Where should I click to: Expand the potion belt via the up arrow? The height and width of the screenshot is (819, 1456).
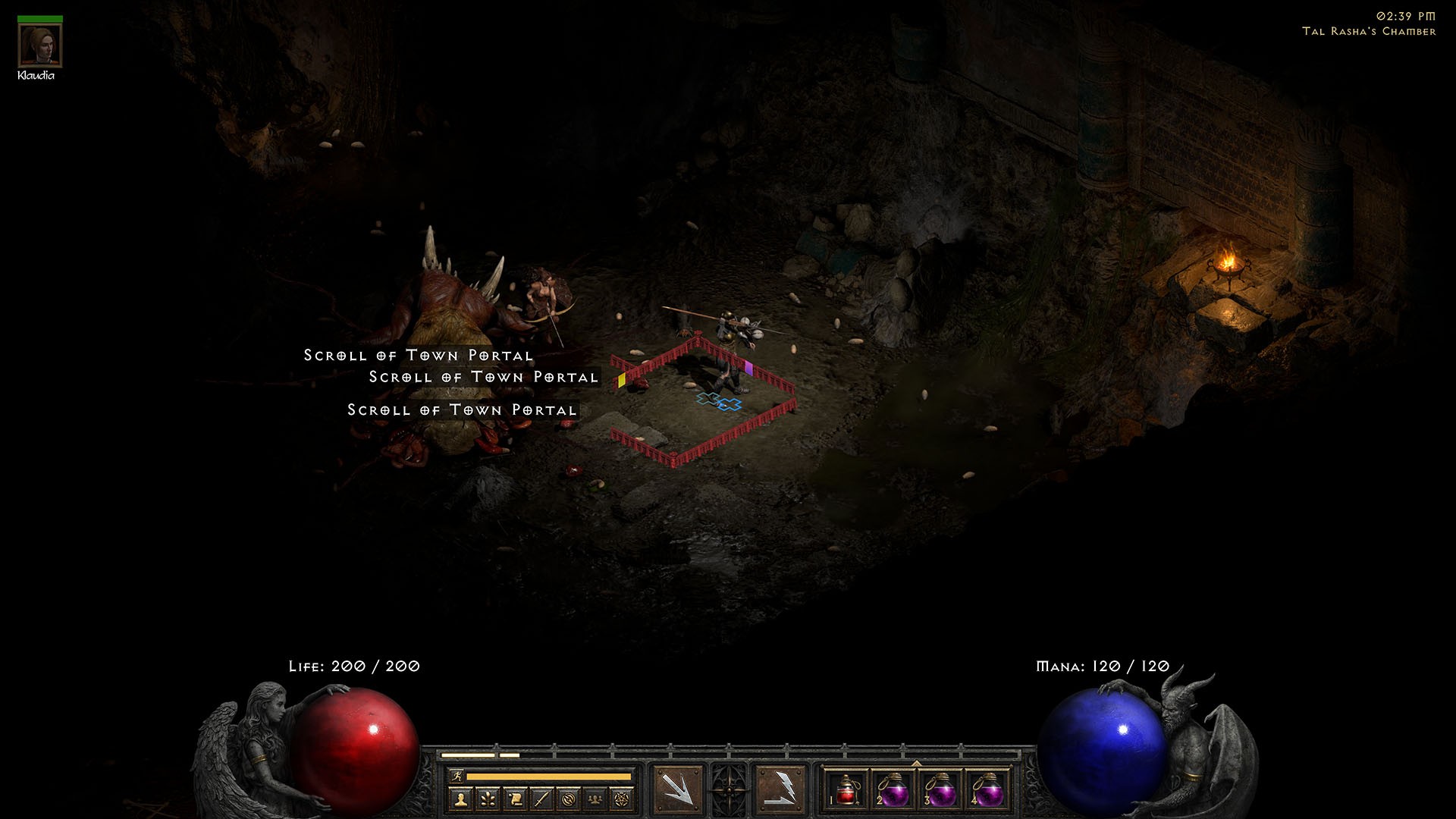[917, 764]
